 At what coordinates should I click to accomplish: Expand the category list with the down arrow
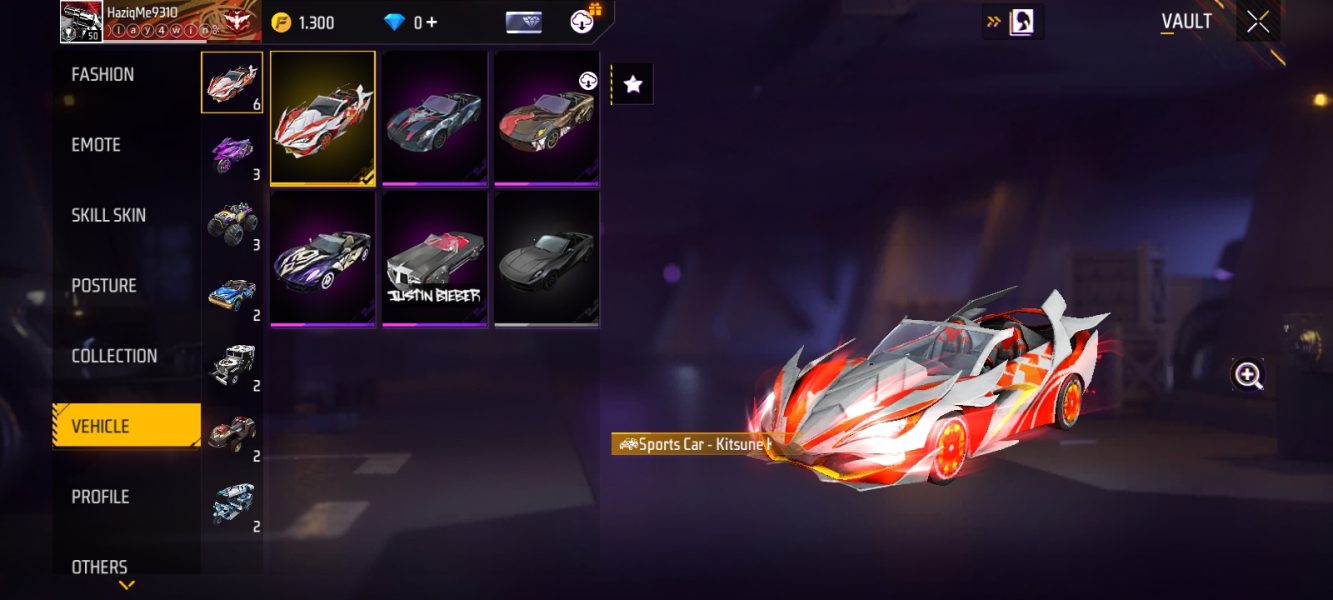coord(127,585)
